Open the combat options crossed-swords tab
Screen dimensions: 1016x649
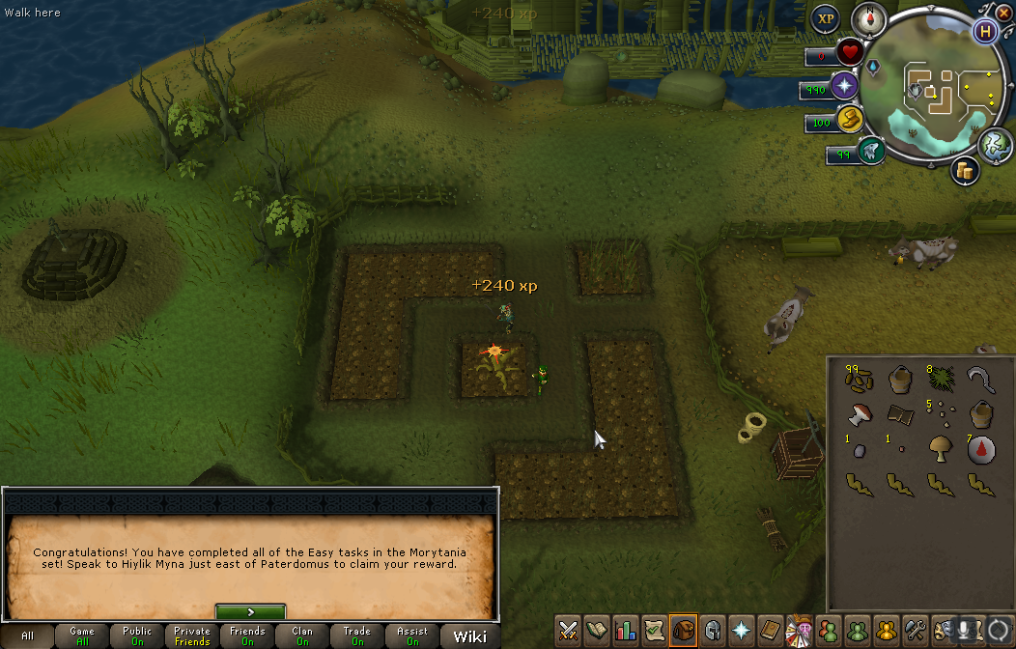(x=568, y=630)
